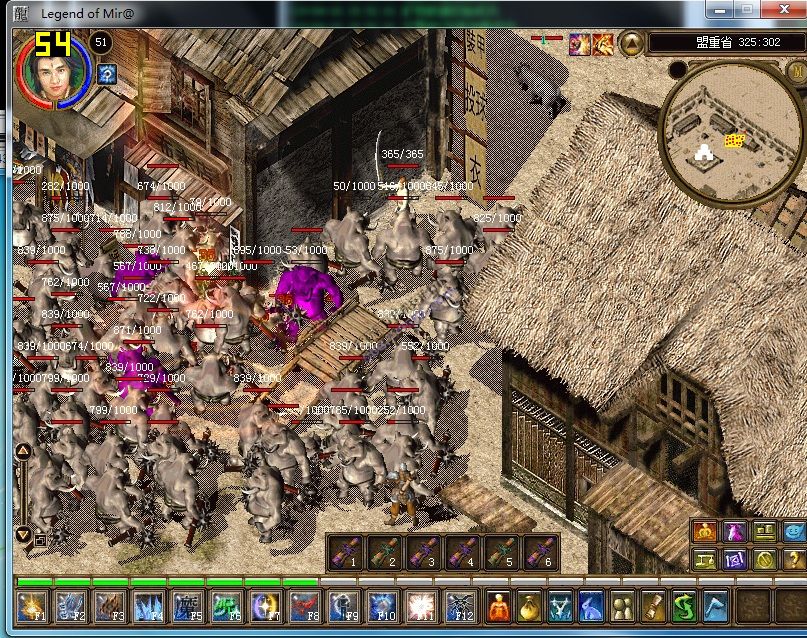The image size is (807, 638).
Task: Click the green serpent icon in bottom bar
Action: [685, 606]
